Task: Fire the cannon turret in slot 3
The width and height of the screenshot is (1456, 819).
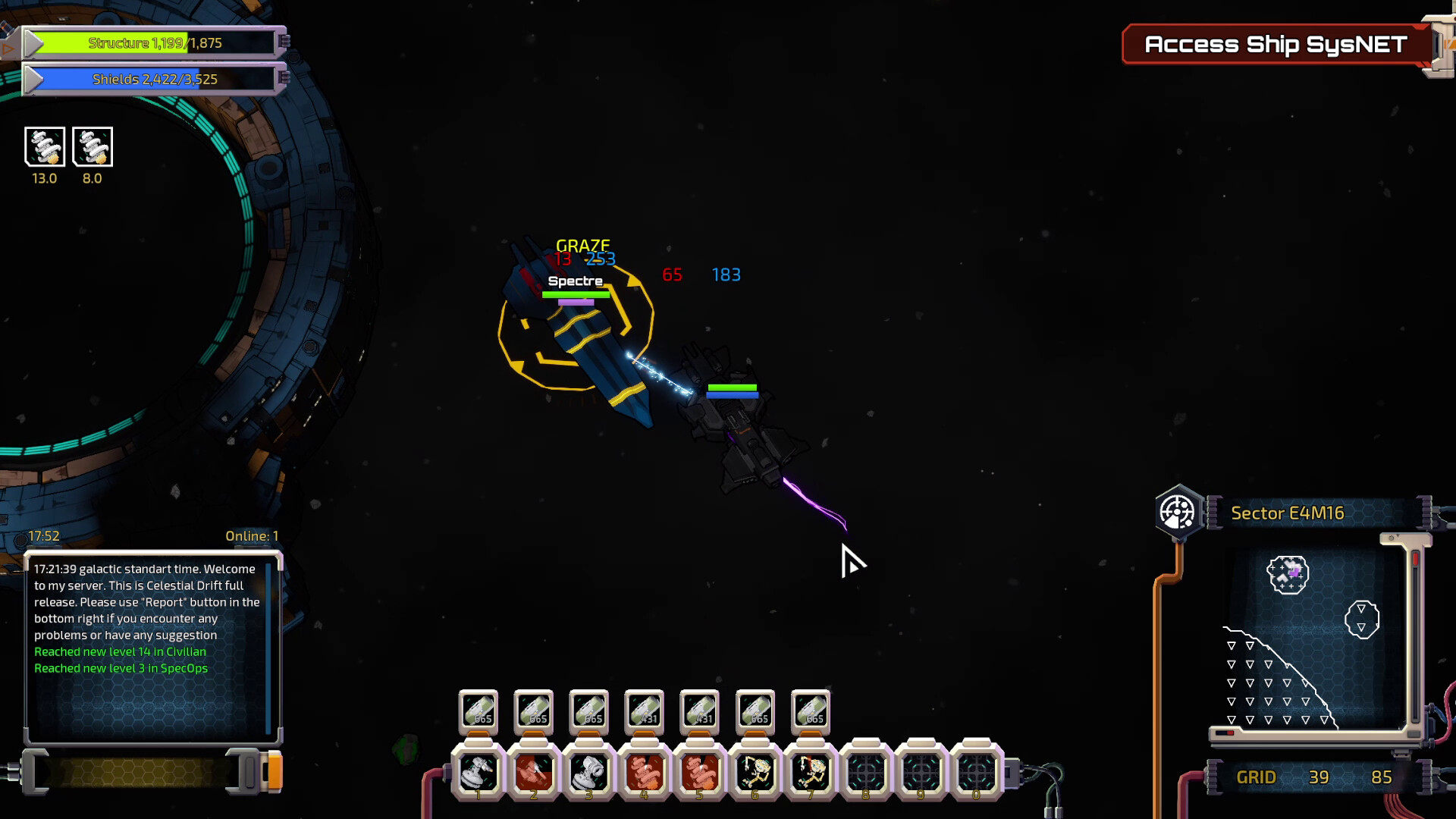Action: coord(589,773)
